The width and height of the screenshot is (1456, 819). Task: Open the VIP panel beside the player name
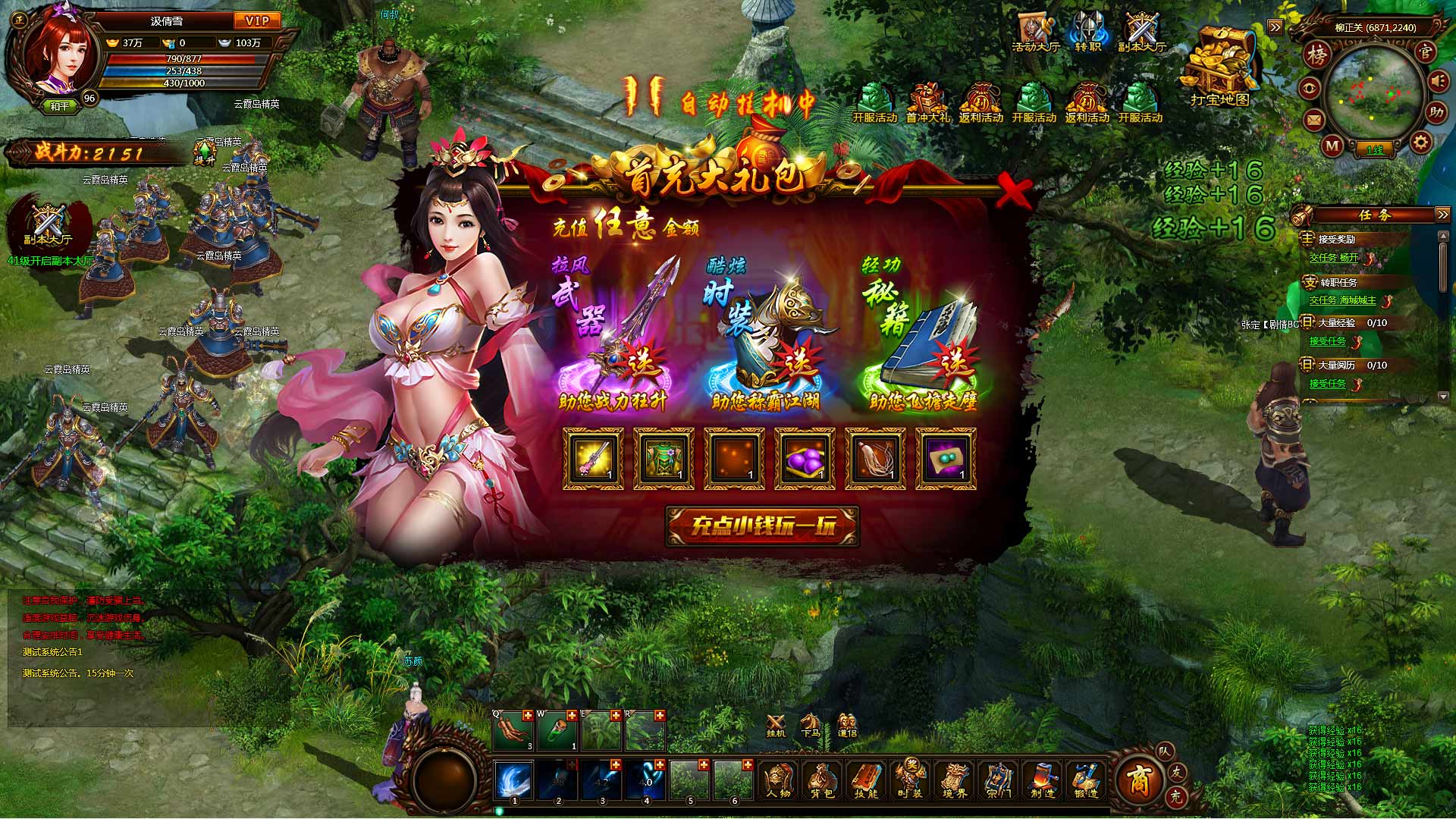click(x=257, y=21)
